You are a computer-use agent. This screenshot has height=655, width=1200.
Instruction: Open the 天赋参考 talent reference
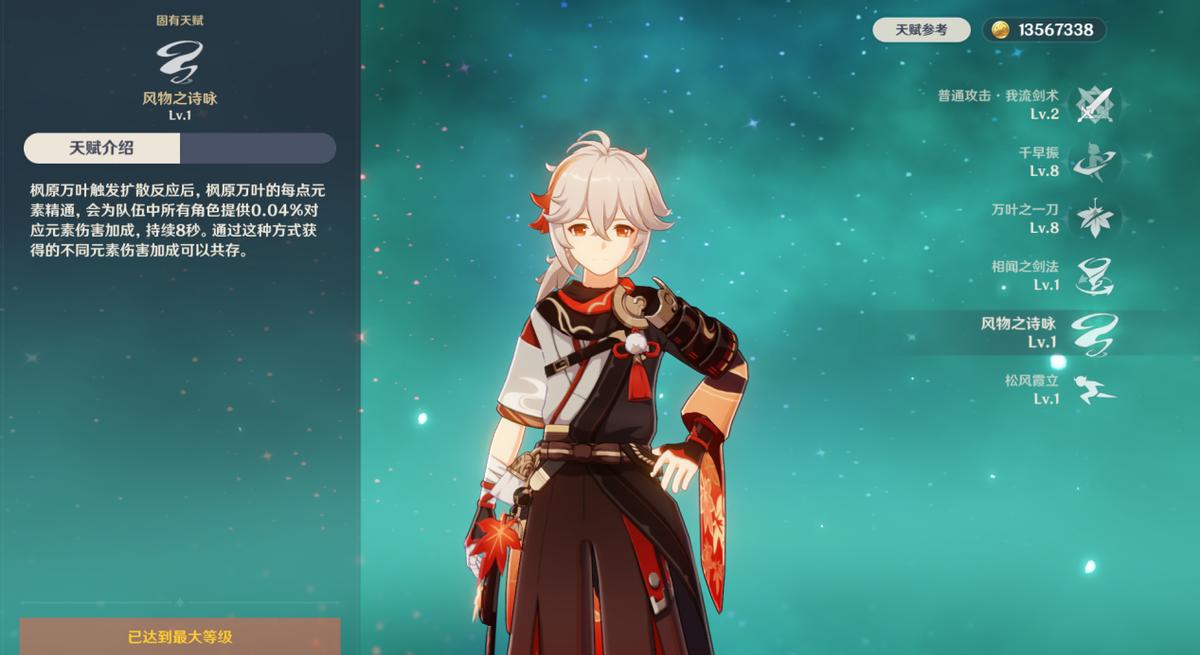point(921,30)
